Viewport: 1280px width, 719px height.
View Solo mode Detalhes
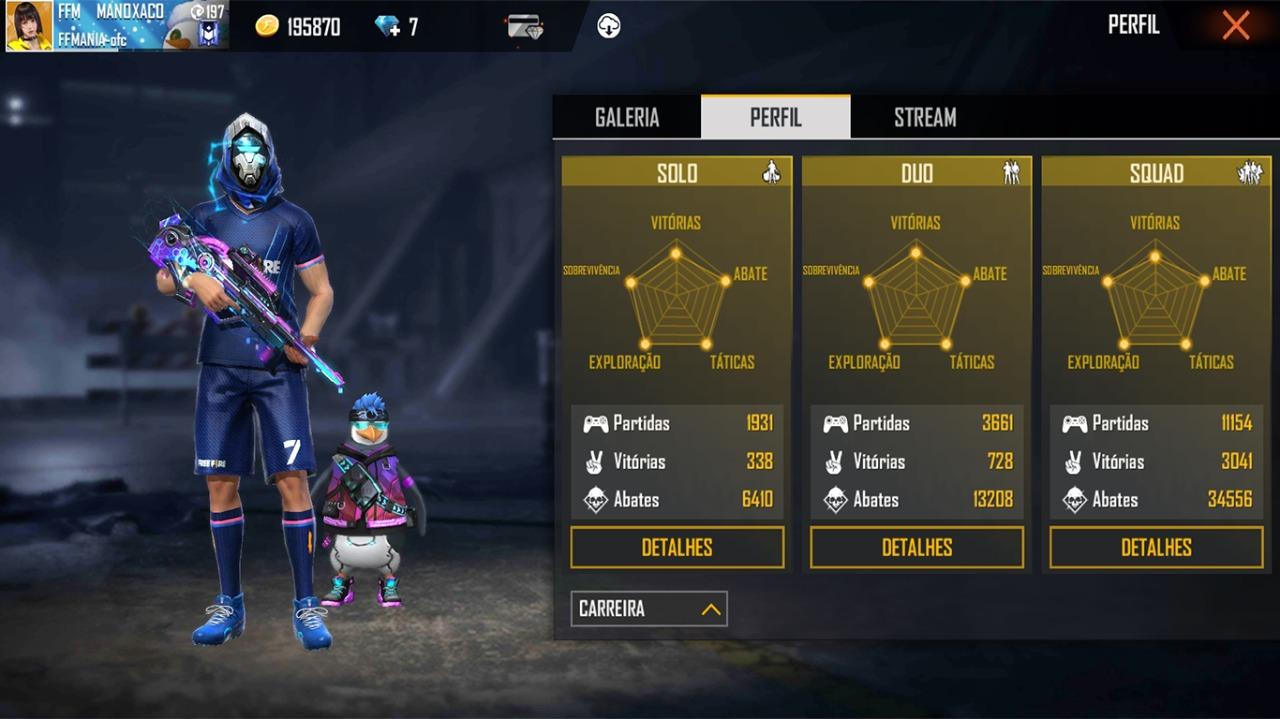point(677,547)
